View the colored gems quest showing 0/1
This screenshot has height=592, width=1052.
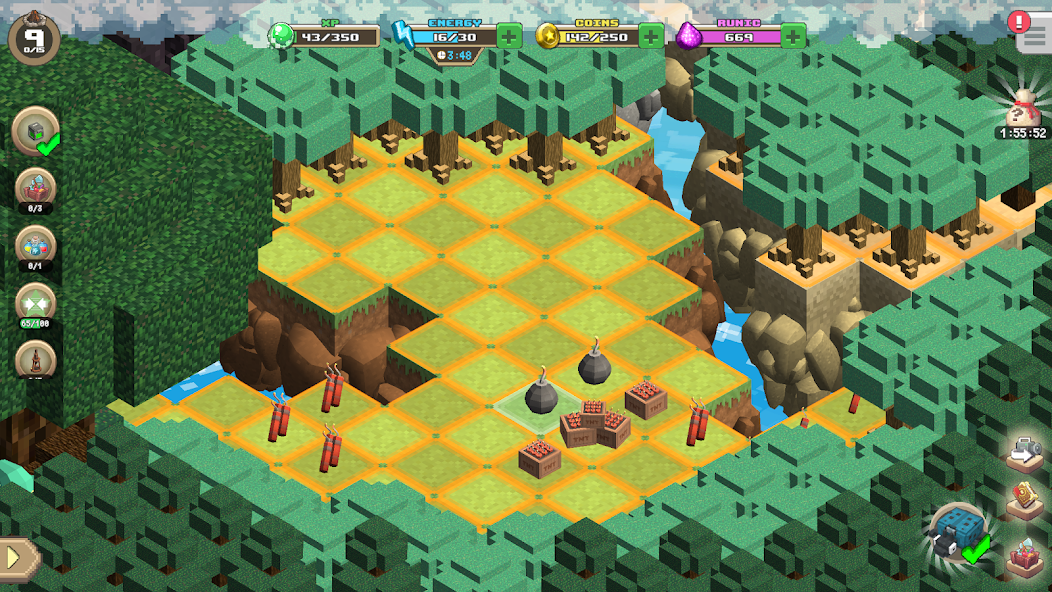tap(37, 248)
